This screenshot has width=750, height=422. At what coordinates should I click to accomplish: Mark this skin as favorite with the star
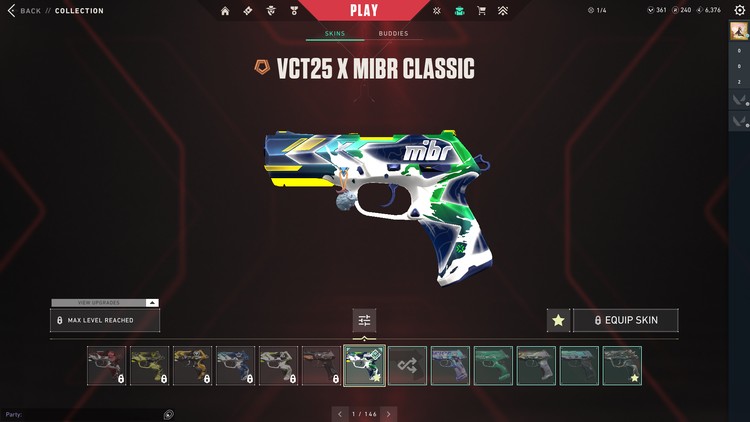tap(558, 320)
